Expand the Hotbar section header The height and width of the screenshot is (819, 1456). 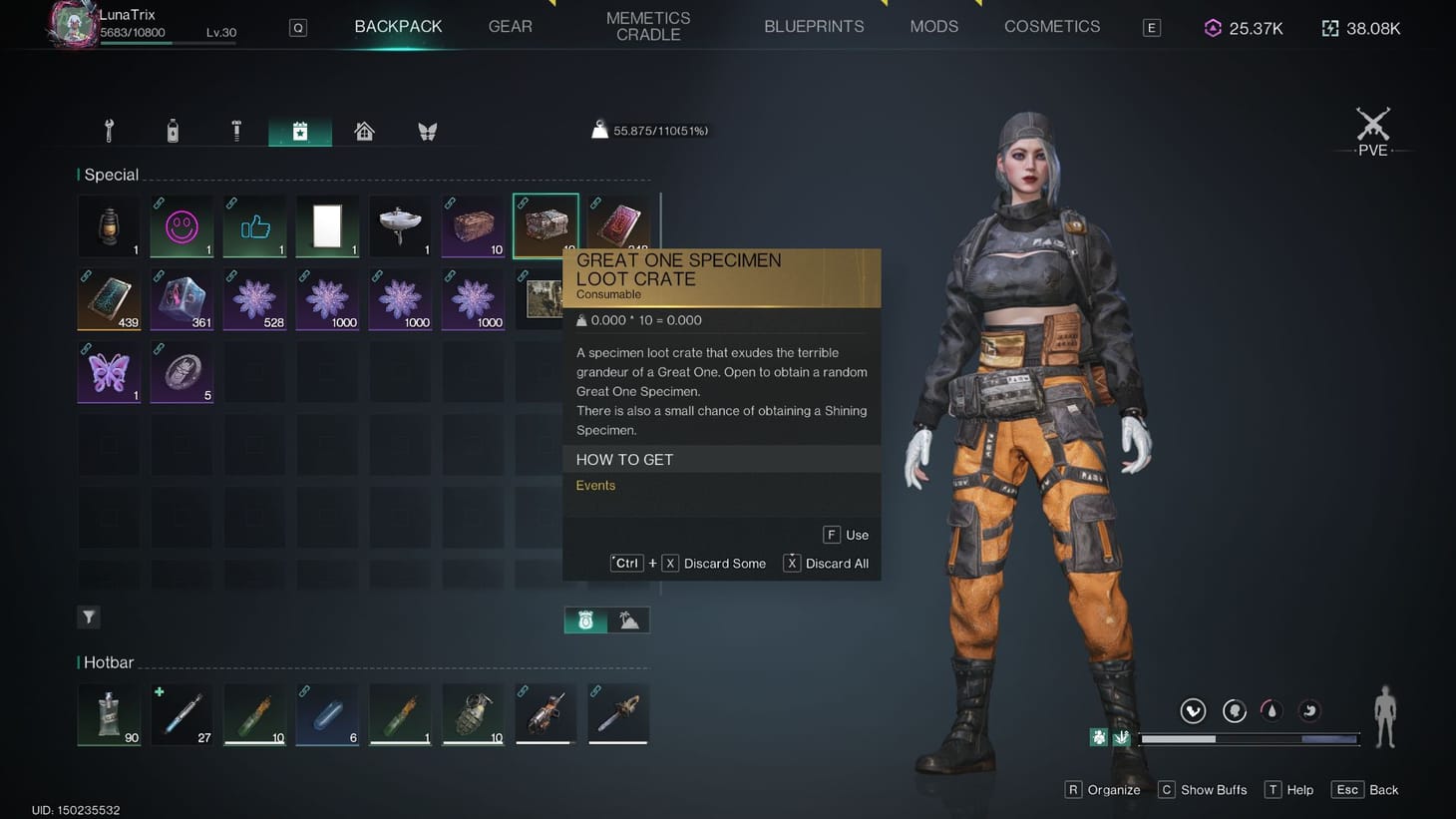click(x=106, y=661)
